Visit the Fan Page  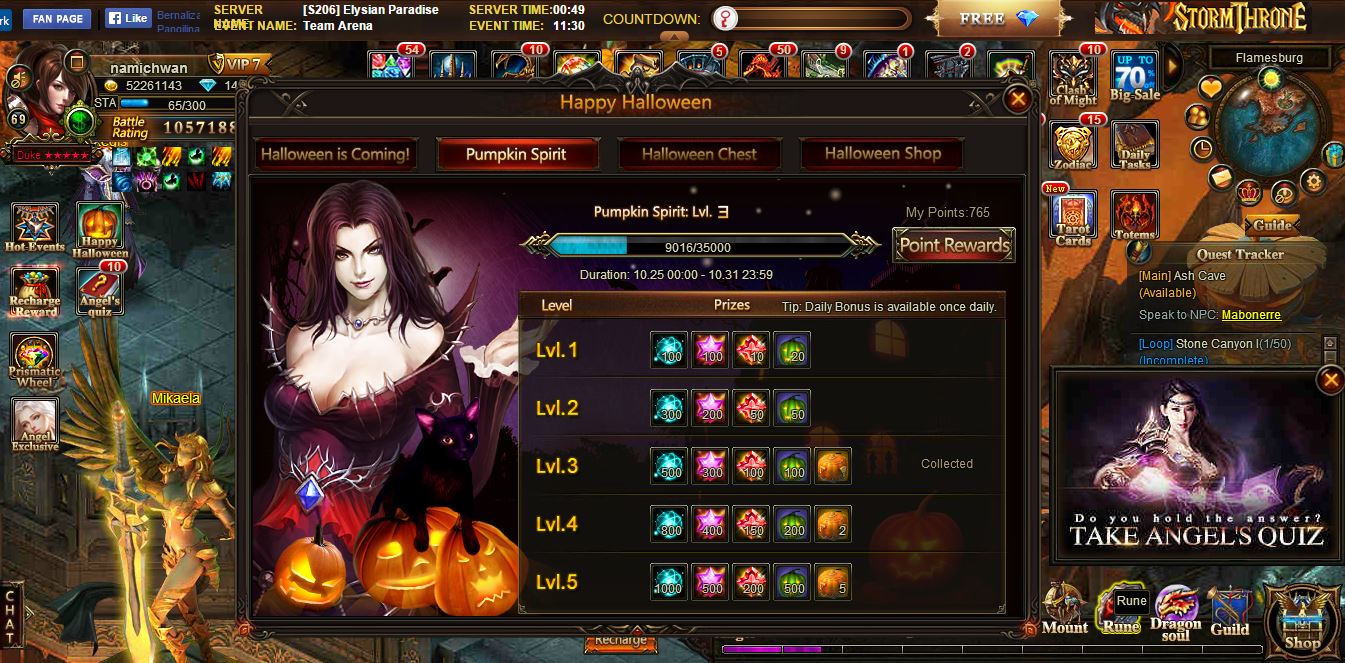tap(56, 18)
